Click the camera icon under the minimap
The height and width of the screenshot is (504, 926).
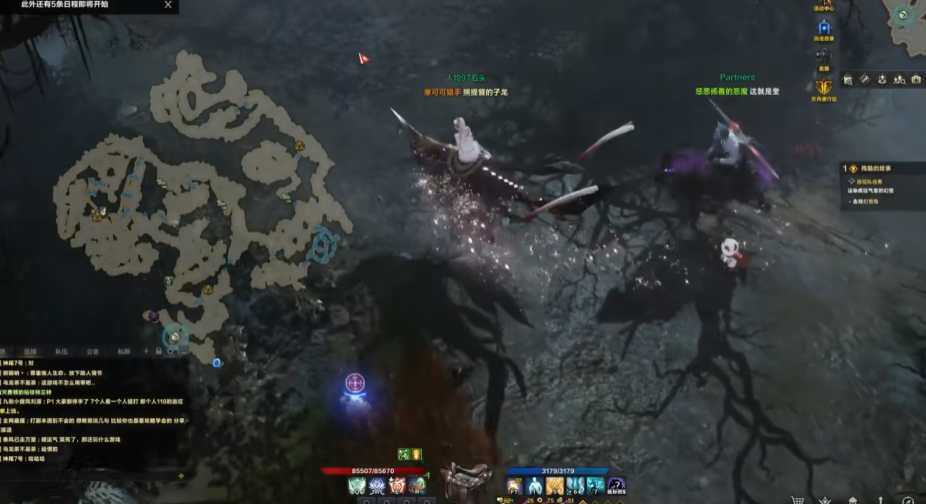[x=915, y=79]
